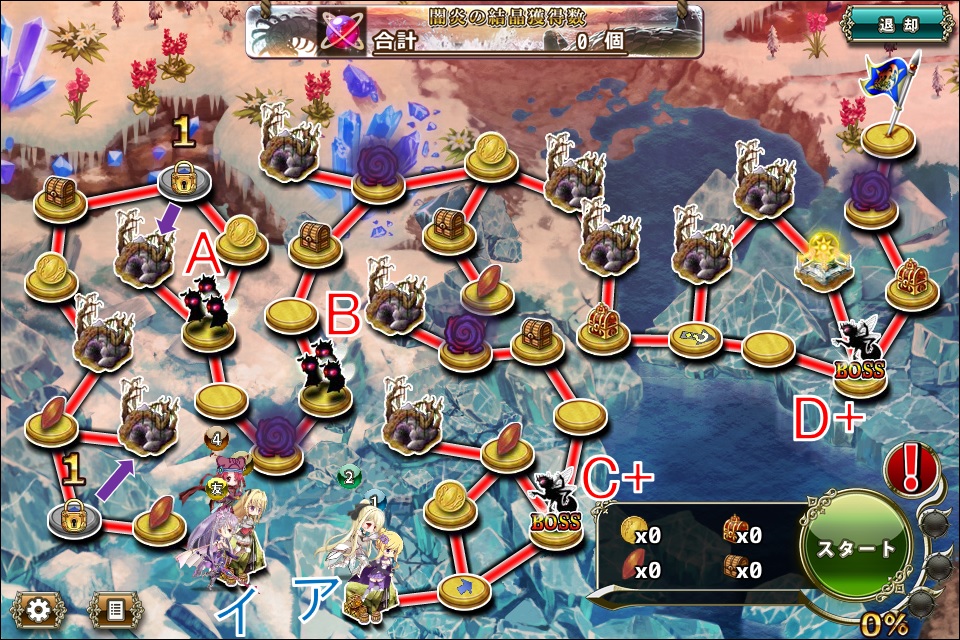Image resolution: width=960 pixels, height=640 pixels.
Task: Open the gear settings menu
Action: 37,608
